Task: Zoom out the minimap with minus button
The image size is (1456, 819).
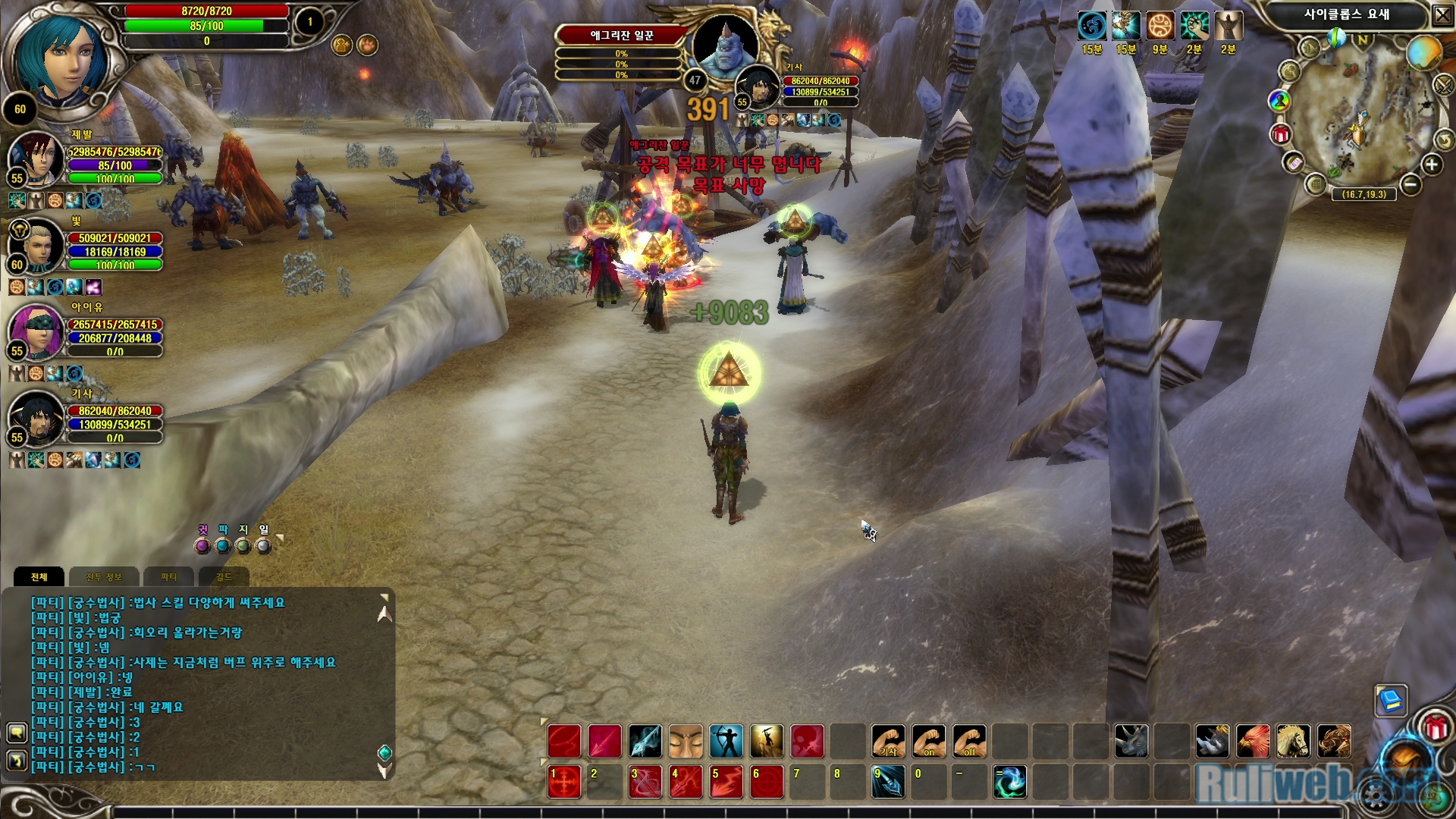Action: tap(1410, 184)
